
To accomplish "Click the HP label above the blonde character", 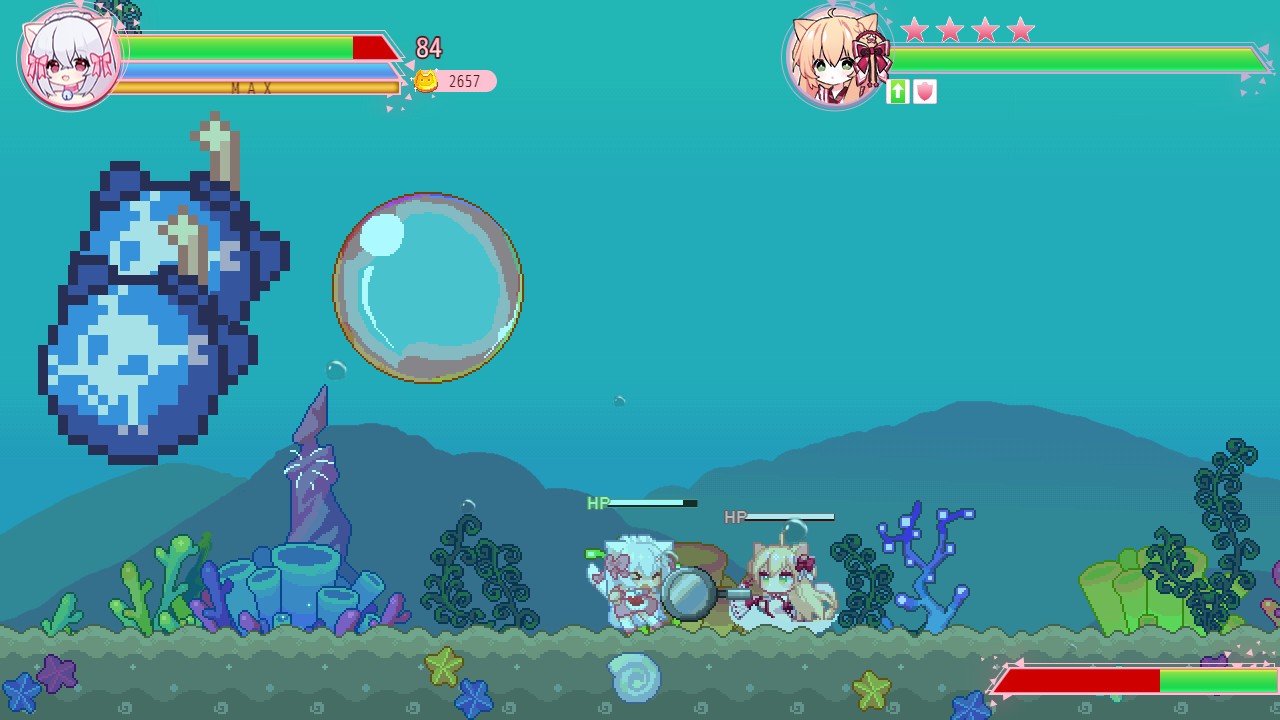I will [735, 517].
